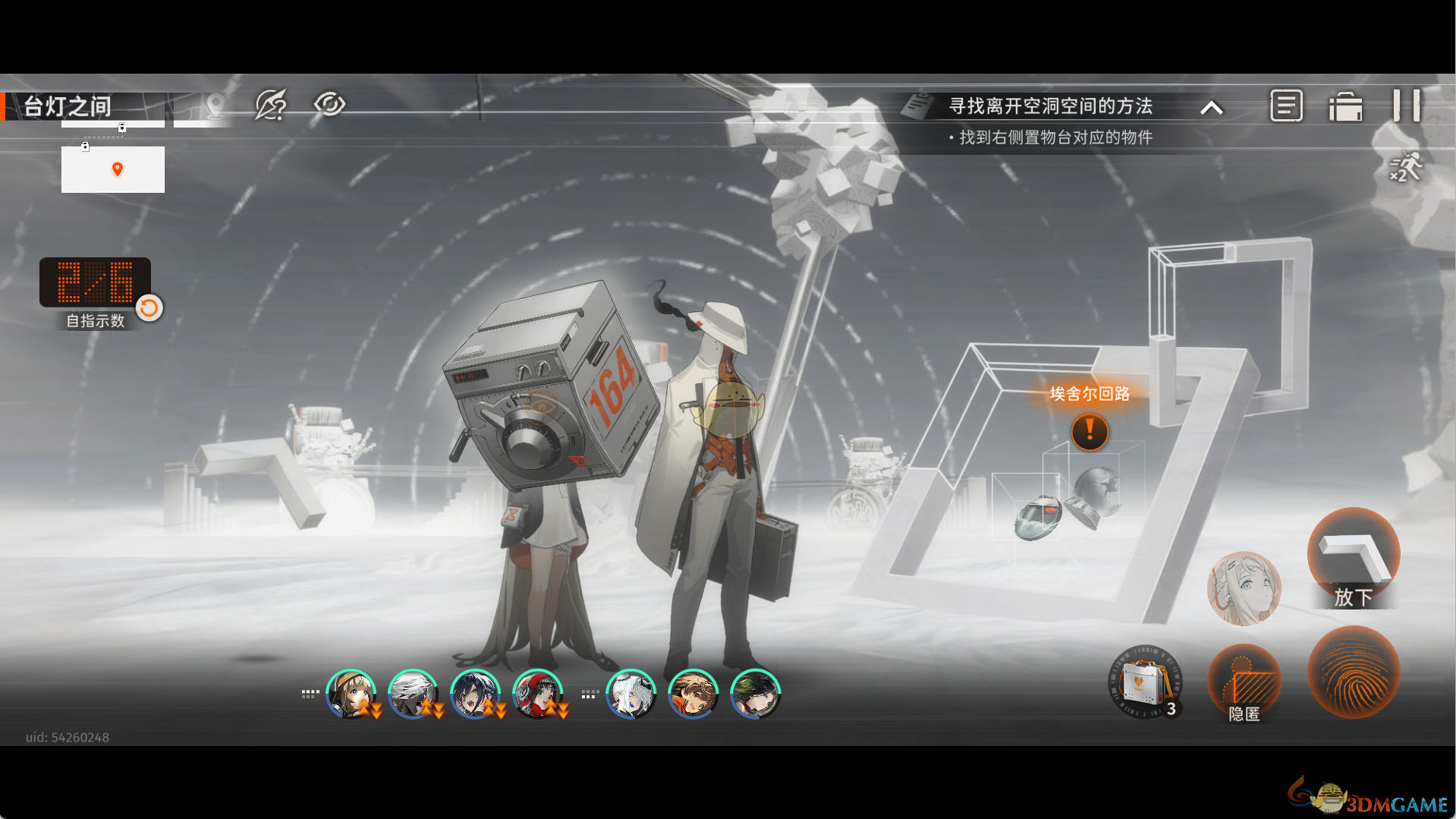Tap the 放下 put-down button
The height and width of the screenshot is (819, 1456).
1353,558
